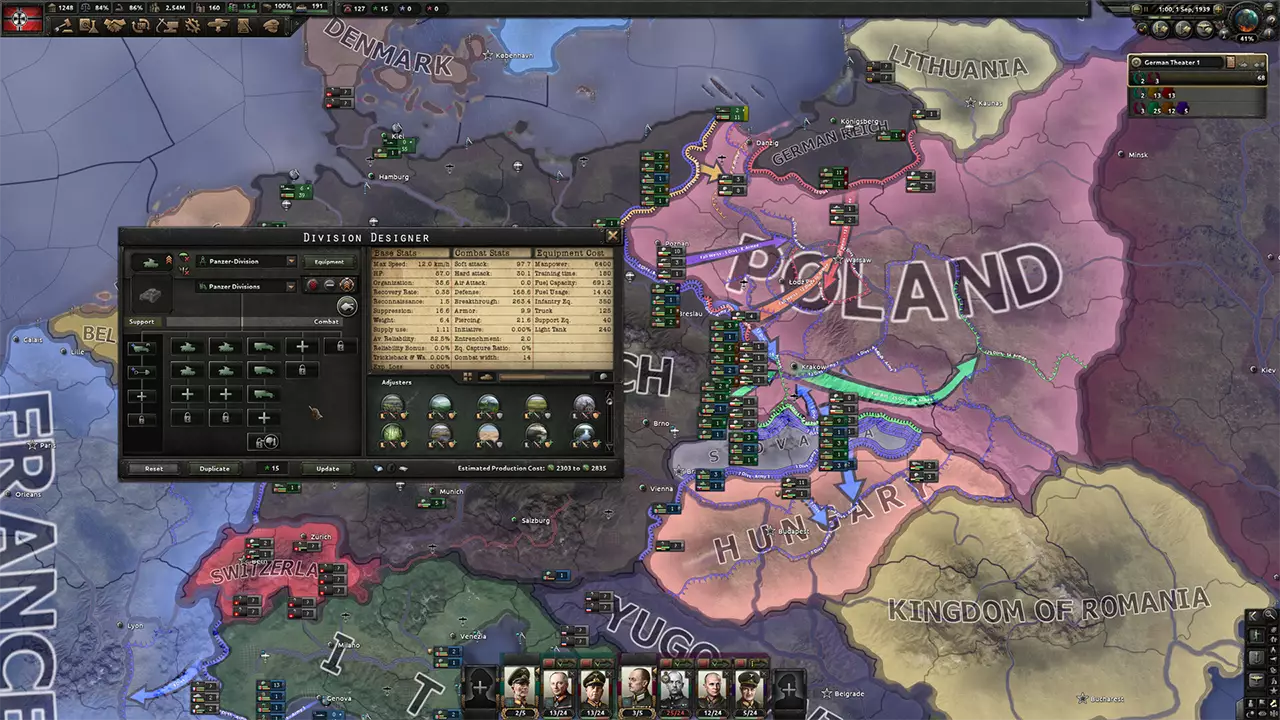Open the Recruit and Deploy icon

[x=218, y=27]
